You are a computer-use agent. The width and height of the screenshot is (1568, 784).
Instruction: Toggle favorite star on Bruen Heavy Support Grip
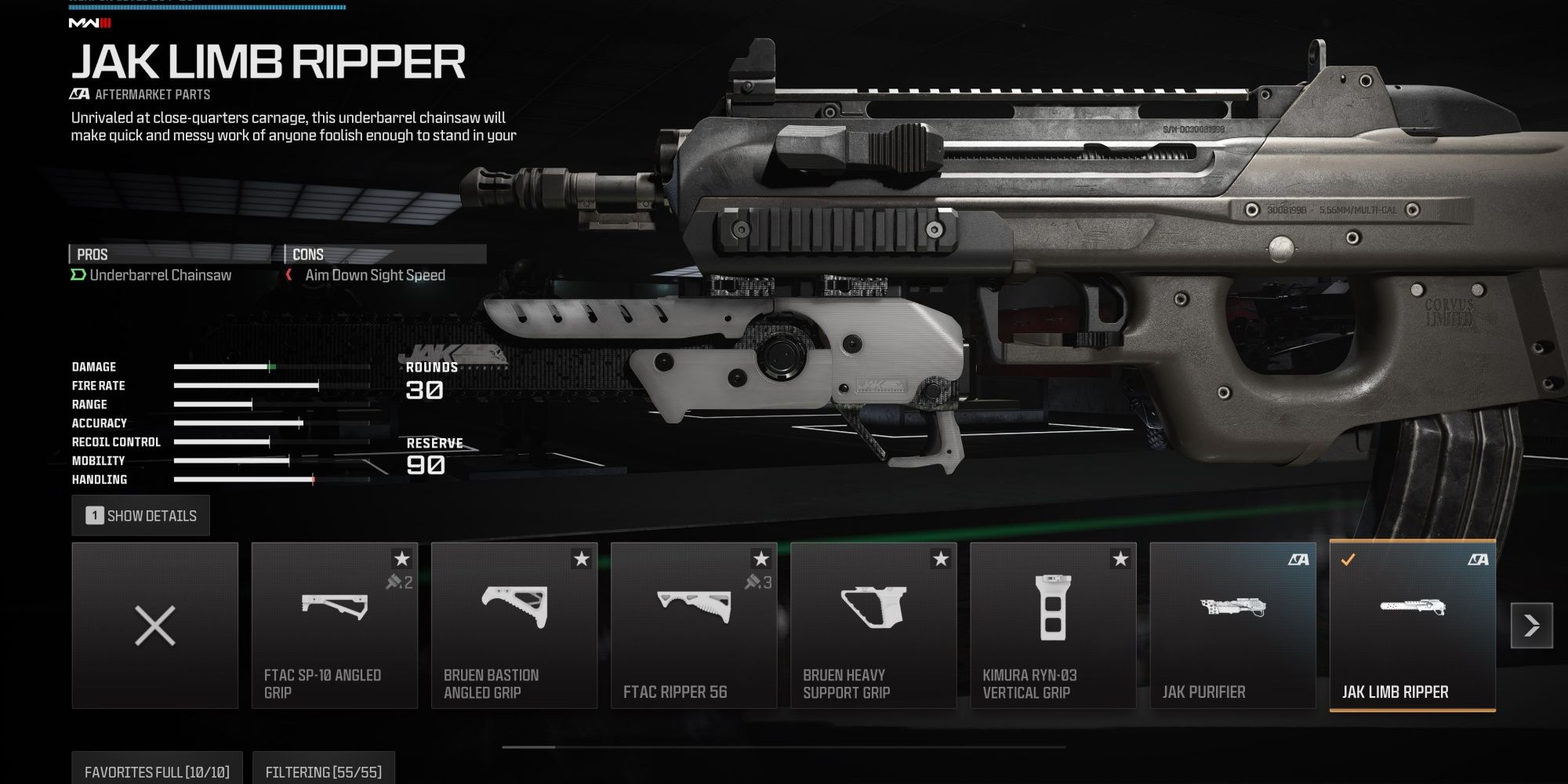[x=941, y=559]
